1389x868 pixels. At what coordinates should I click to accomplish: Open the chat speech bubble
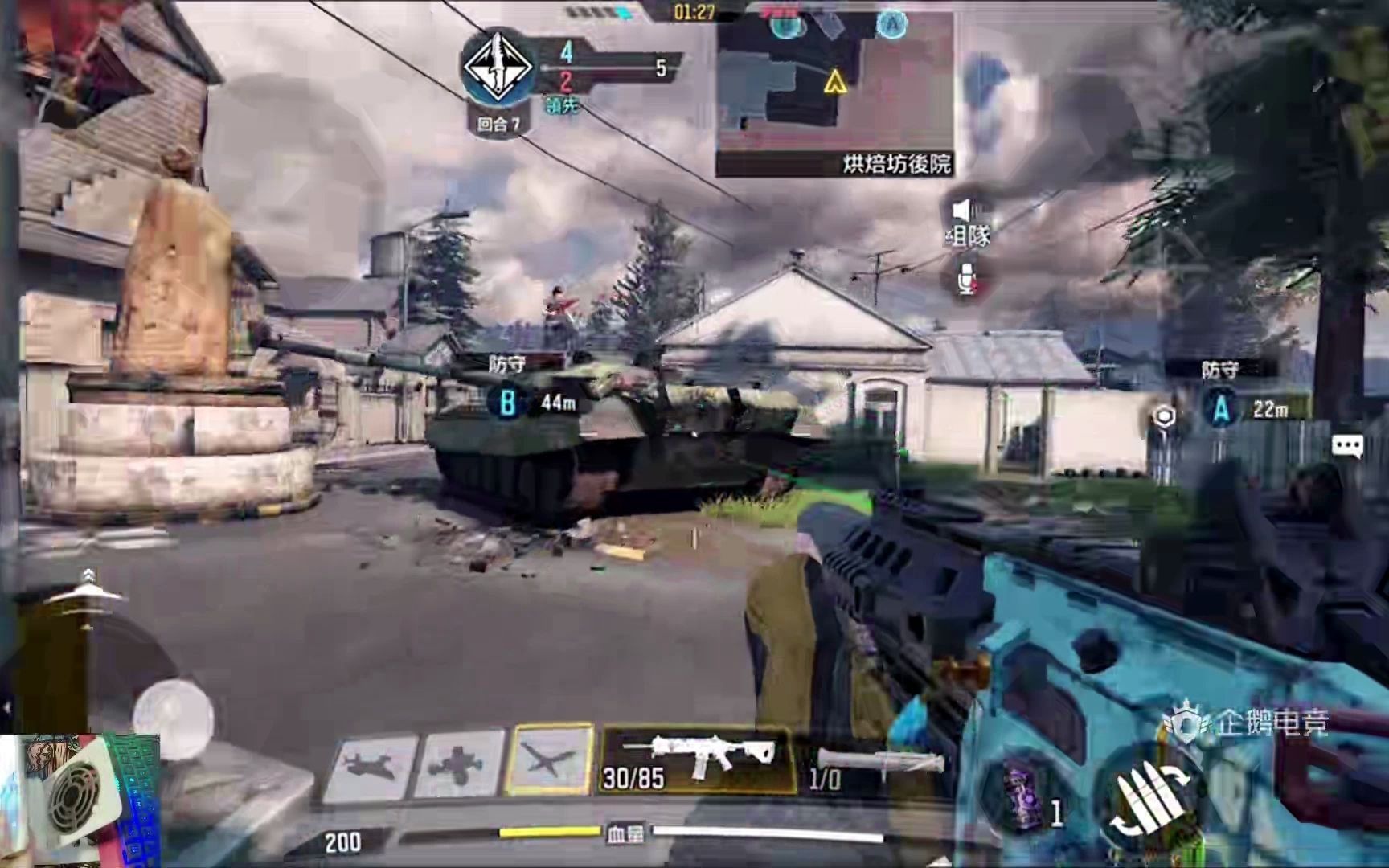pos(1347,446)
